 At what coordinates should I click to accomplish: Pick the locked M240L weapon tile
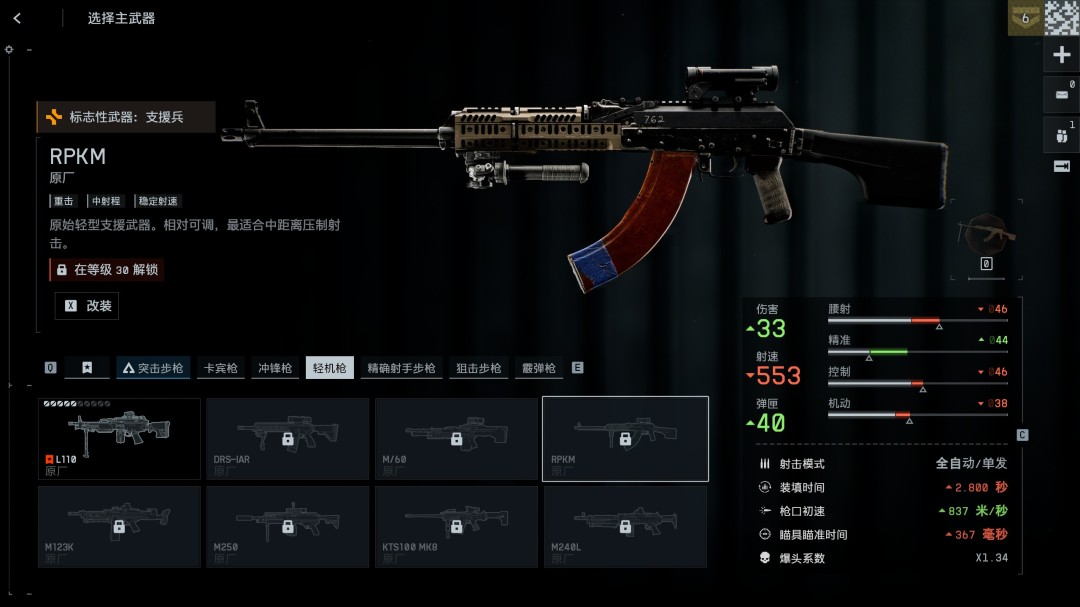point(625,526)
